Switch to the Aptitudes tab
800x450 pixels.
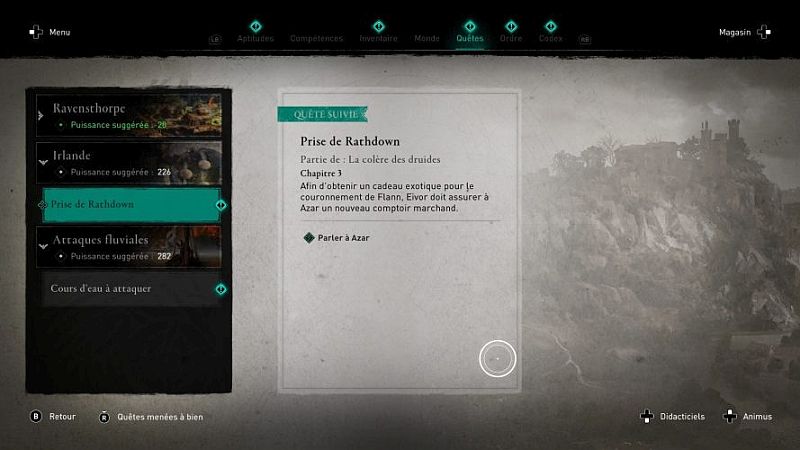click(255, 38)
